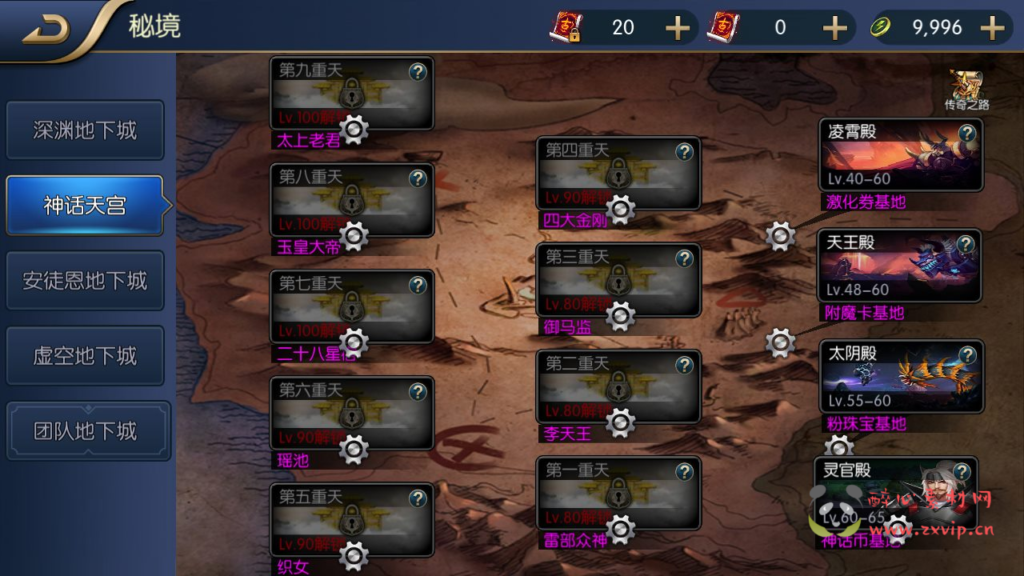This screenshot has width=1024, height=576.
Task: Open the 安徒恩地下城 tab
Action: point(85,281)
